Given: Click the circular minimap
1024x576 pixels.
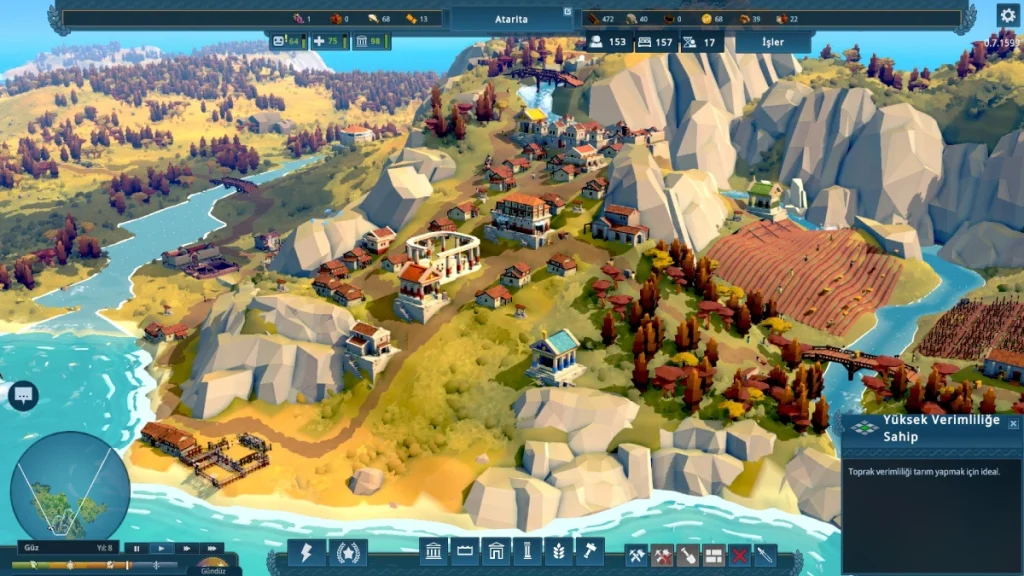Looking at the screenshot, I should pyautogui.click(x=70, y=486).
